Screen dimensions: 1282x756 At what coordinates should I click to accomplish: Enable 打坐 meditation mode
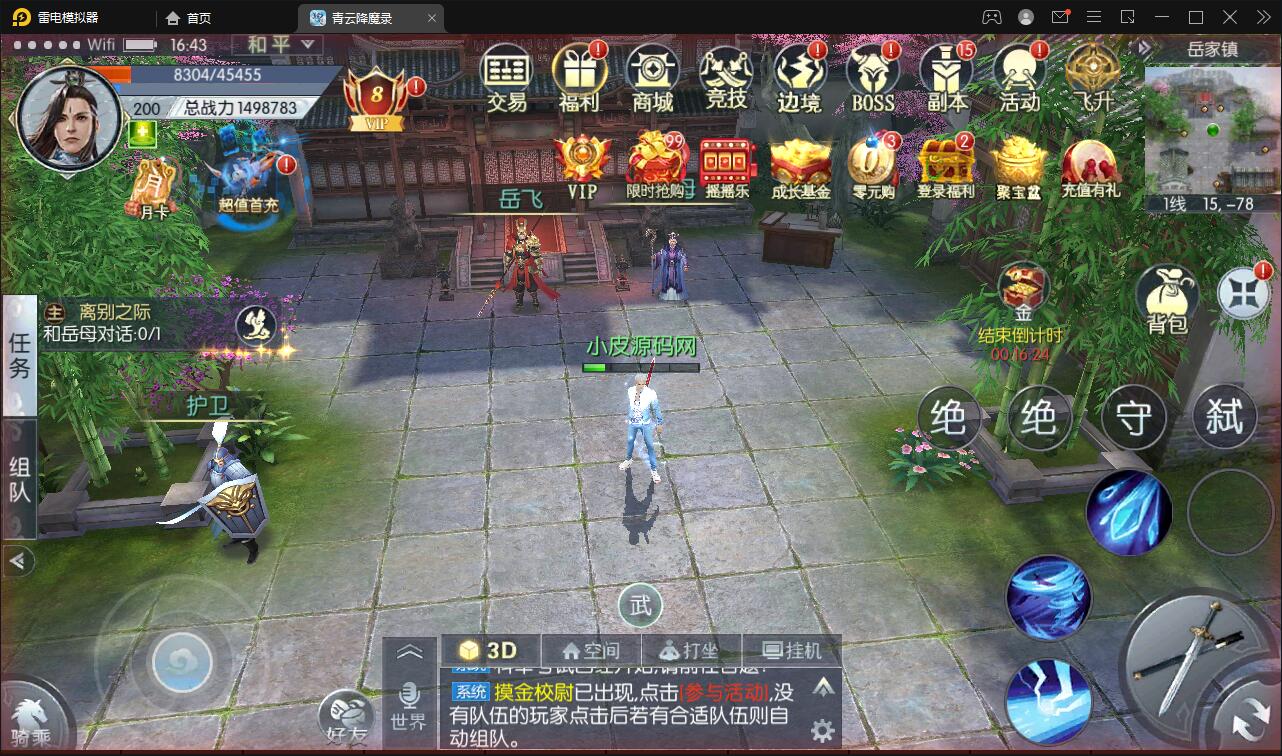[x=694, y=649]
